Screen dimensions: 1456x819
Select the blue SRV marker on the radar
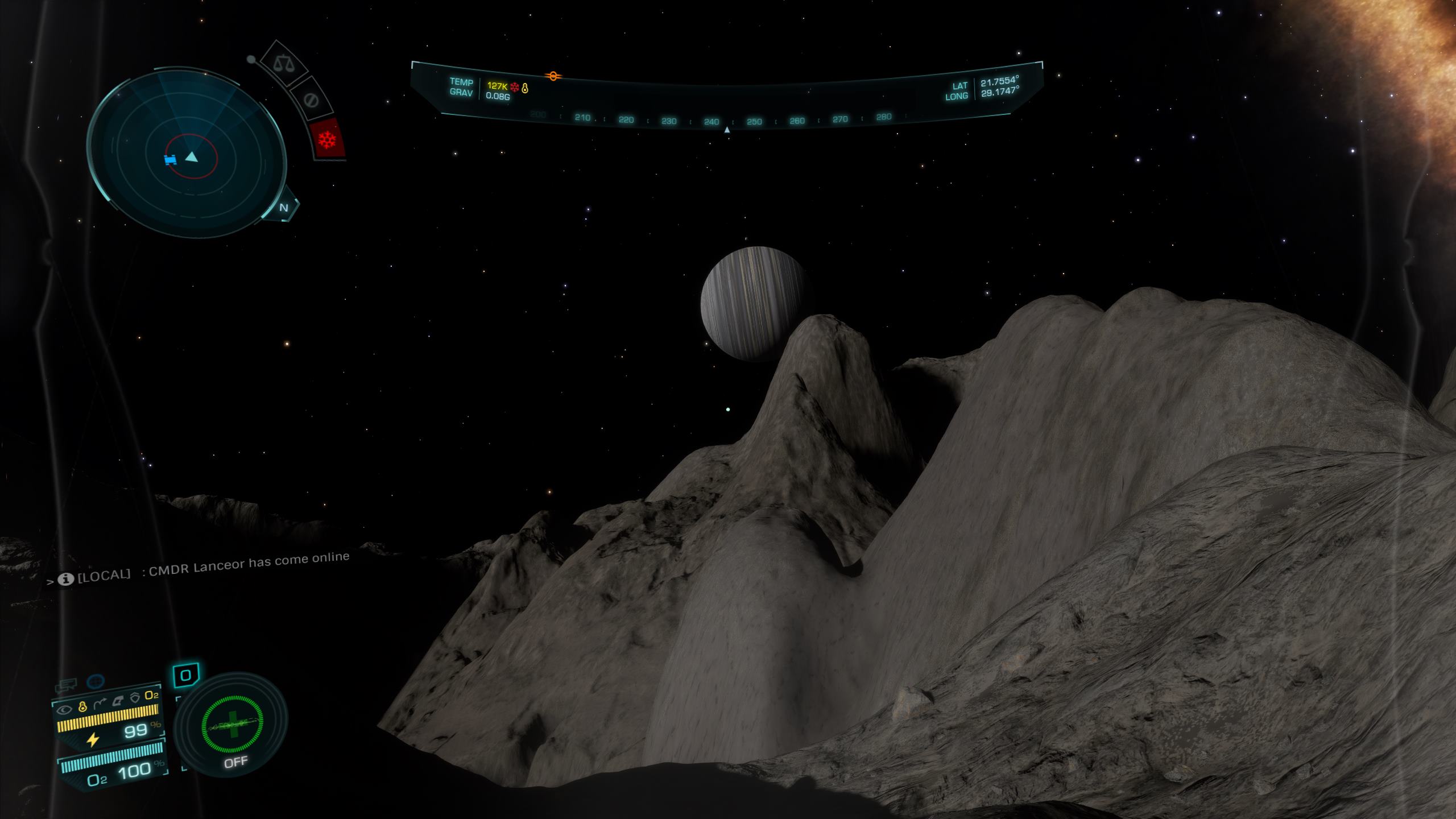170,160
